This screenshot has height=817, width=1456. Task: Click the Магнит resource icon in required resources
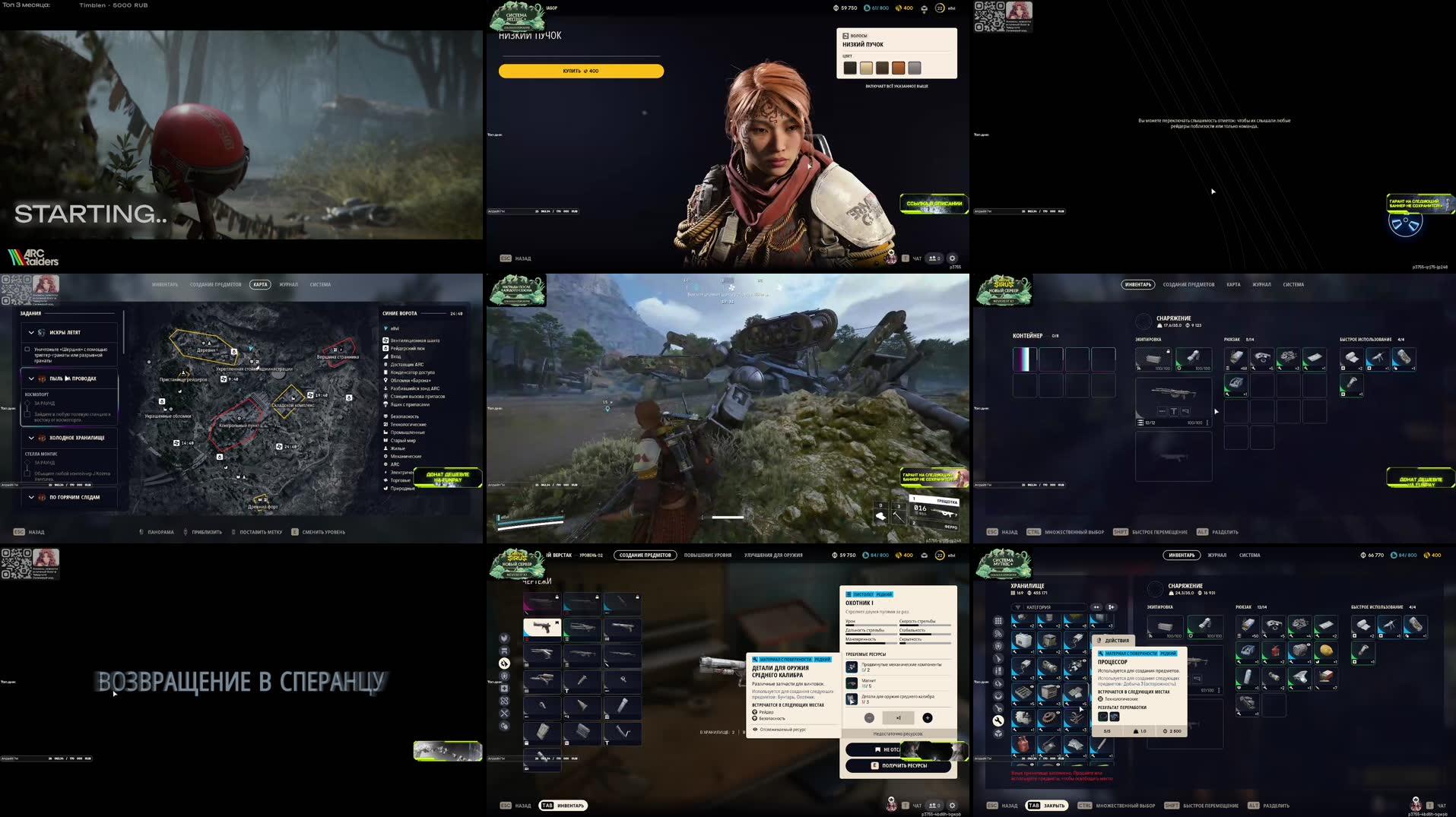[x=852, y=683]
